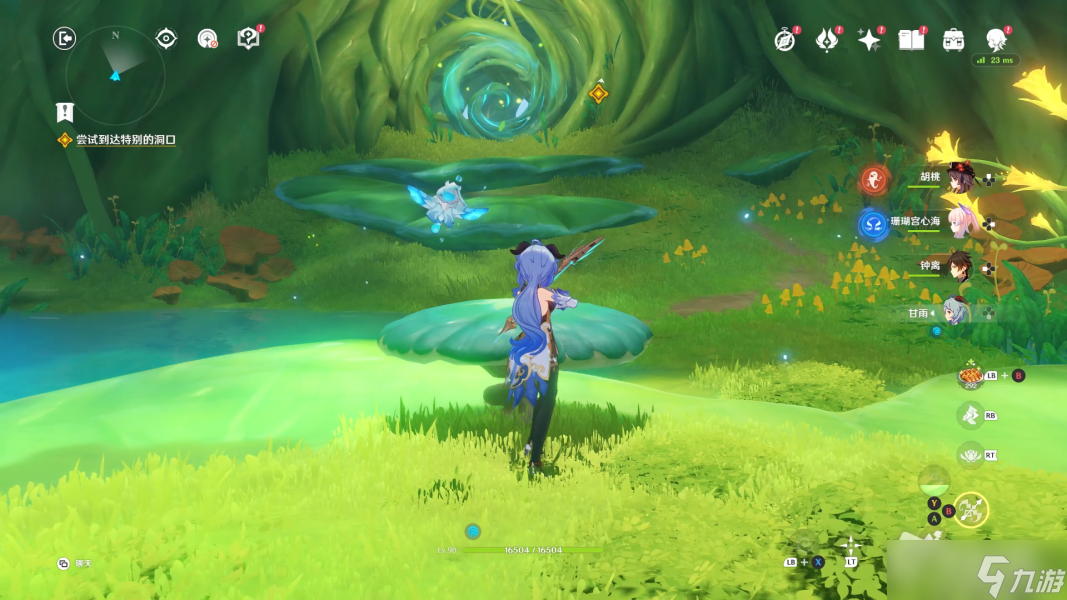Open the character silhouette menu icon
Viewport: 1067px width, 600px height.
(996, 40)
